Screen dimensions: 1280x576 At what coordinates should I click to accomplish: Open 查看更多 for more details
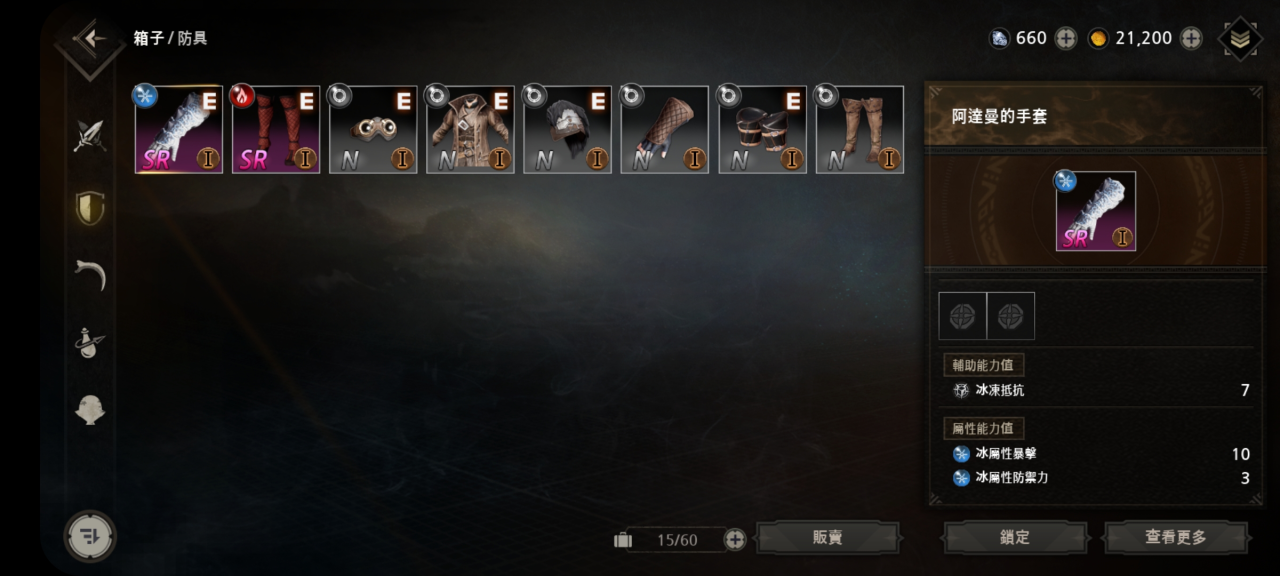[x=1176, y=538]
